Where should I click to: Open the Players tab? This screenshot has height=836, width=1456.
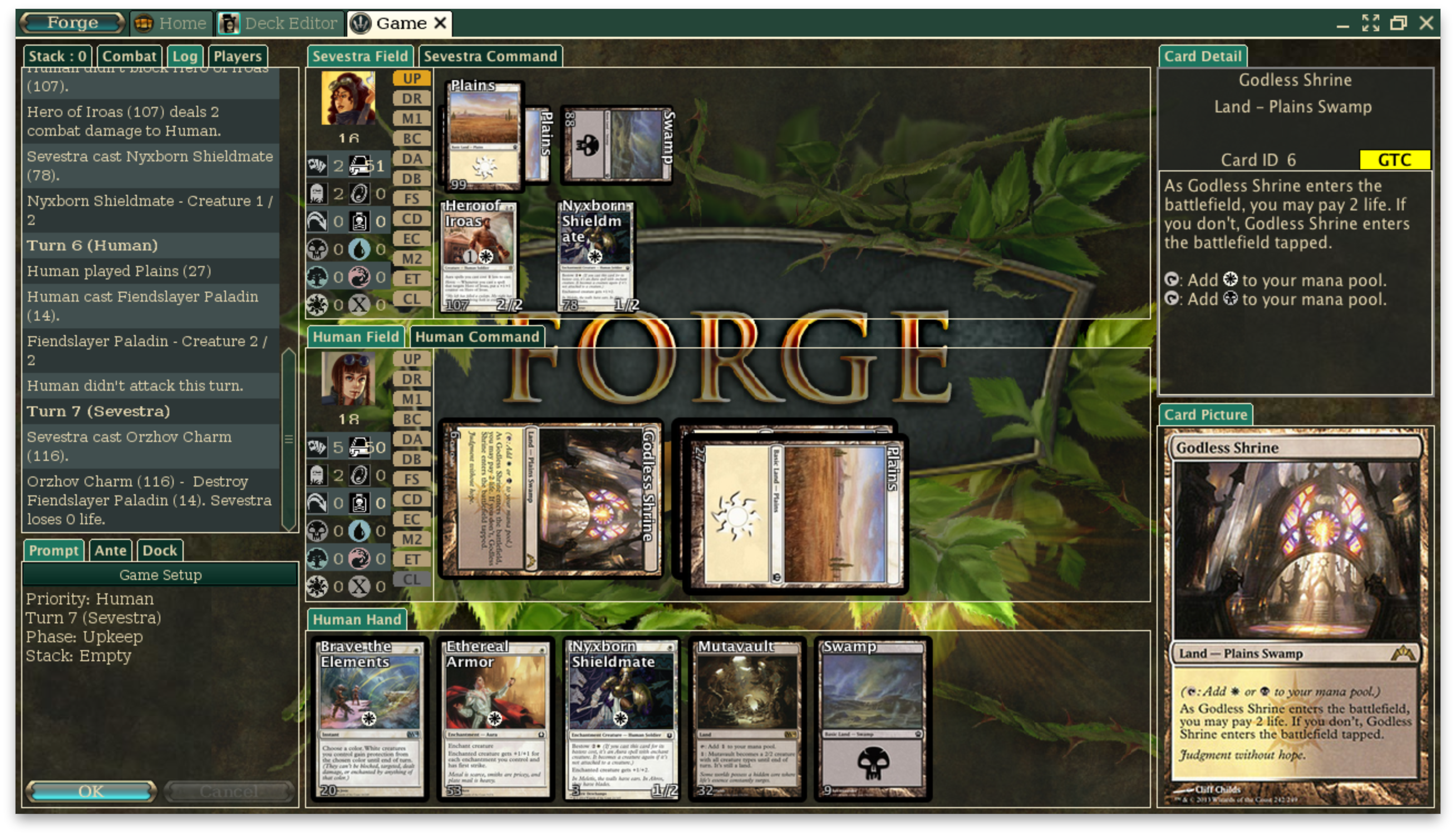pyautogui.click(x=237, y=56)
